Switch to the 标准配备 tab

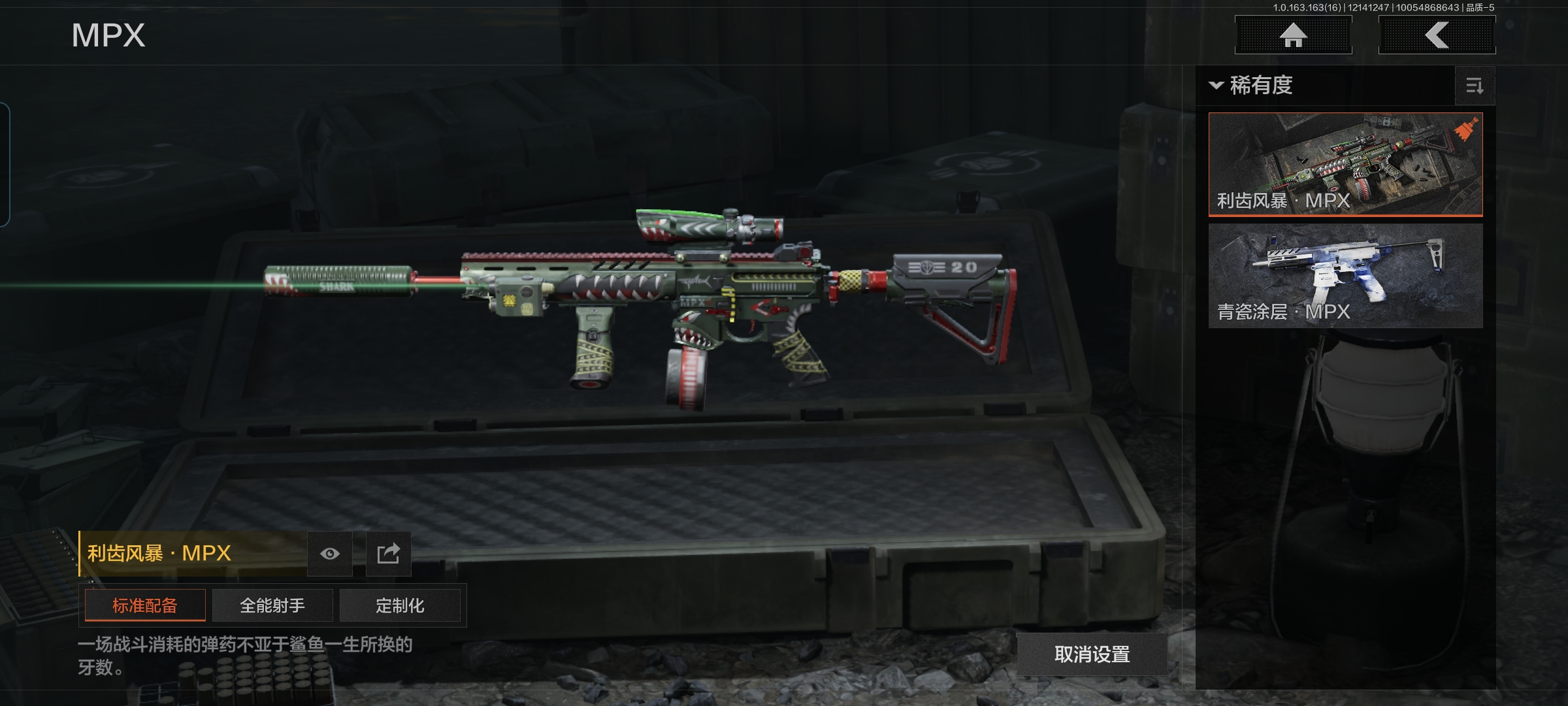145,605
